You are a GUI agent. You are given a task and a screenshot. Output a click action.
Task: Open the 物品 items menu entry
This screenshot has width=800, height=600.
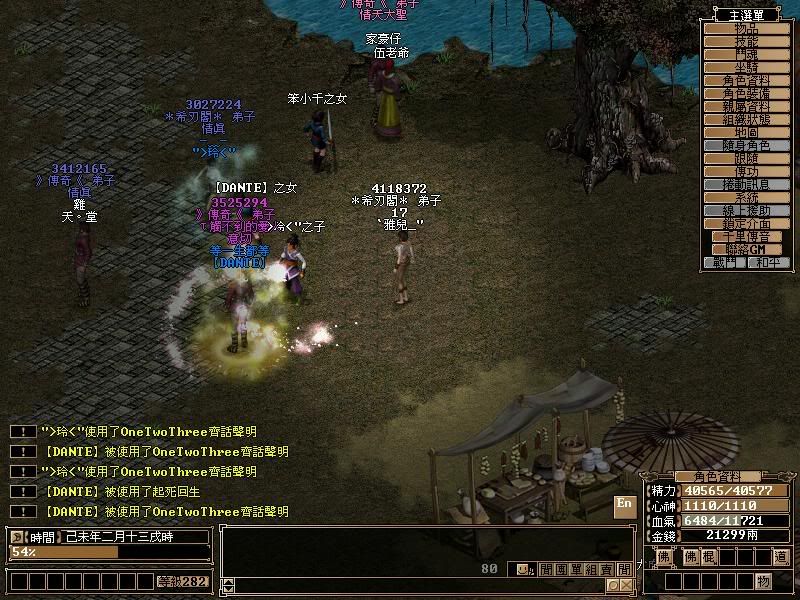point(747,29)
